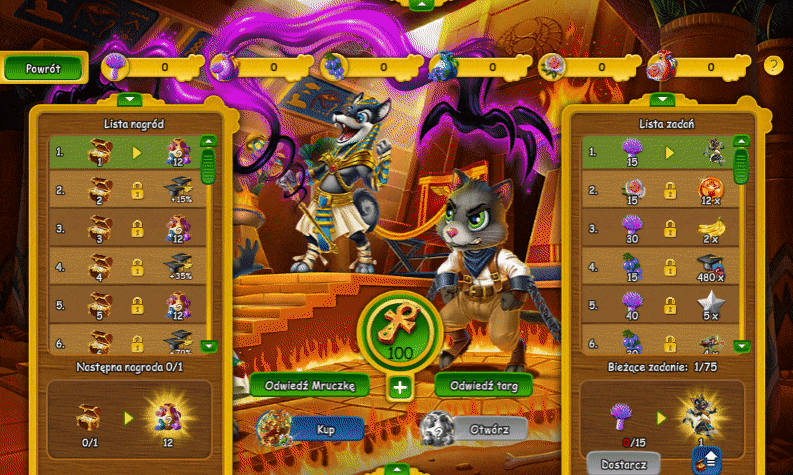Click the top center green arrow tab
This screenshot has height=475, width=793.
pos(422,4)
